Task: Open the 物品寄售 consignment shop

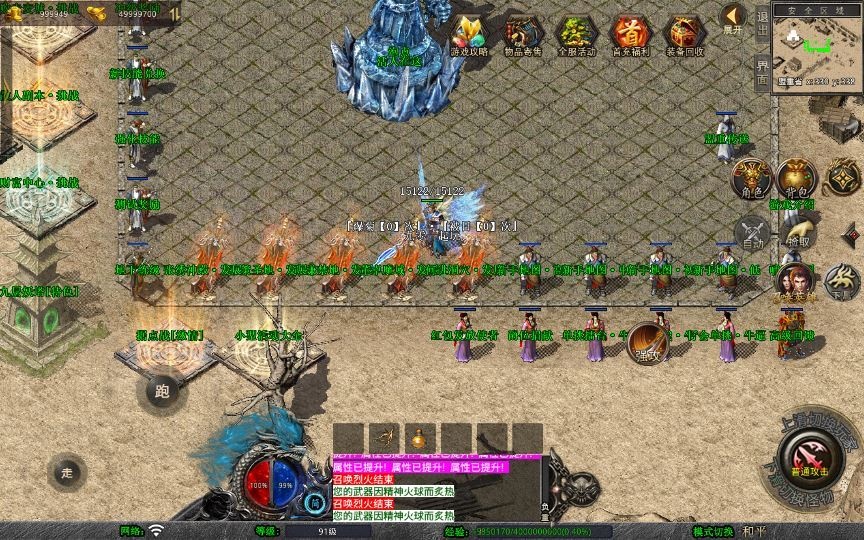Action: click(524, 34)
